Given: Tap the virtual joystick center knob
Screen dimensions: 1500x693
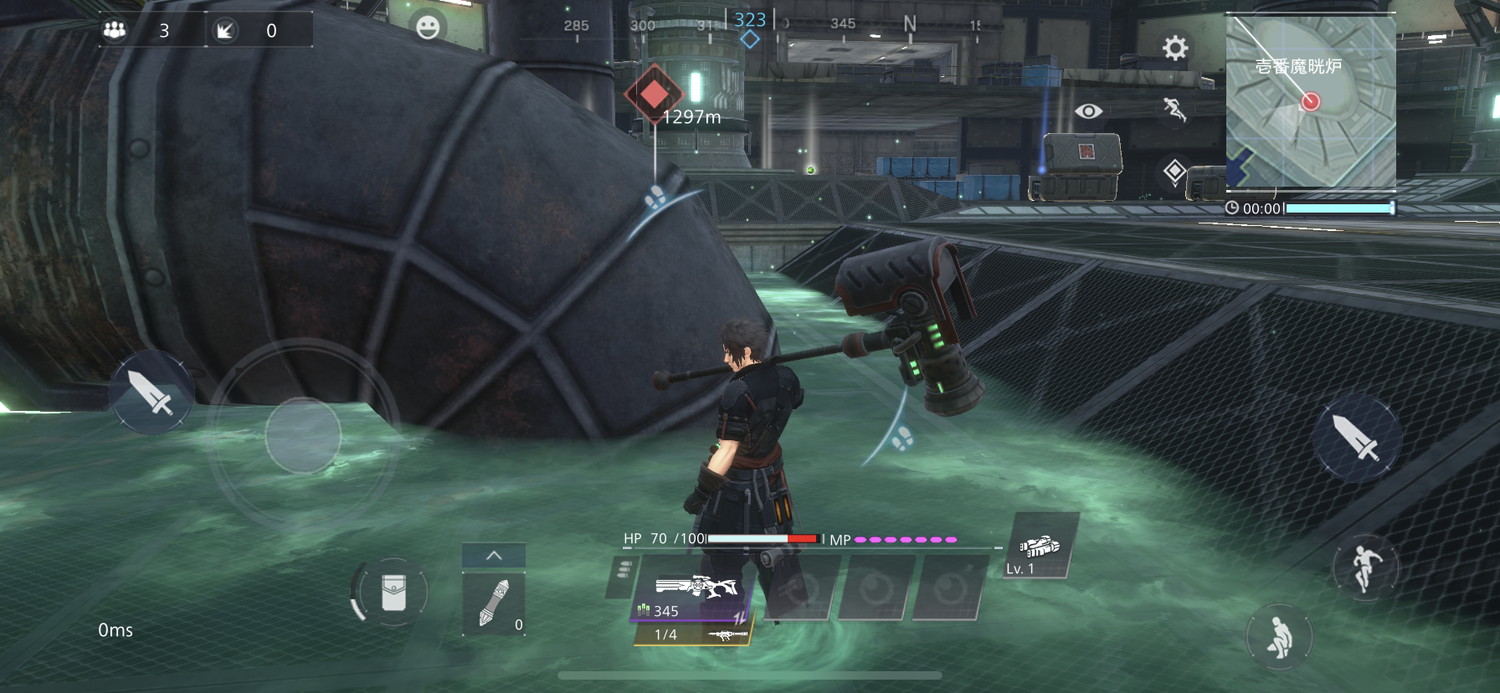Looking at the screenshot, I should click(x=303, y=435).
